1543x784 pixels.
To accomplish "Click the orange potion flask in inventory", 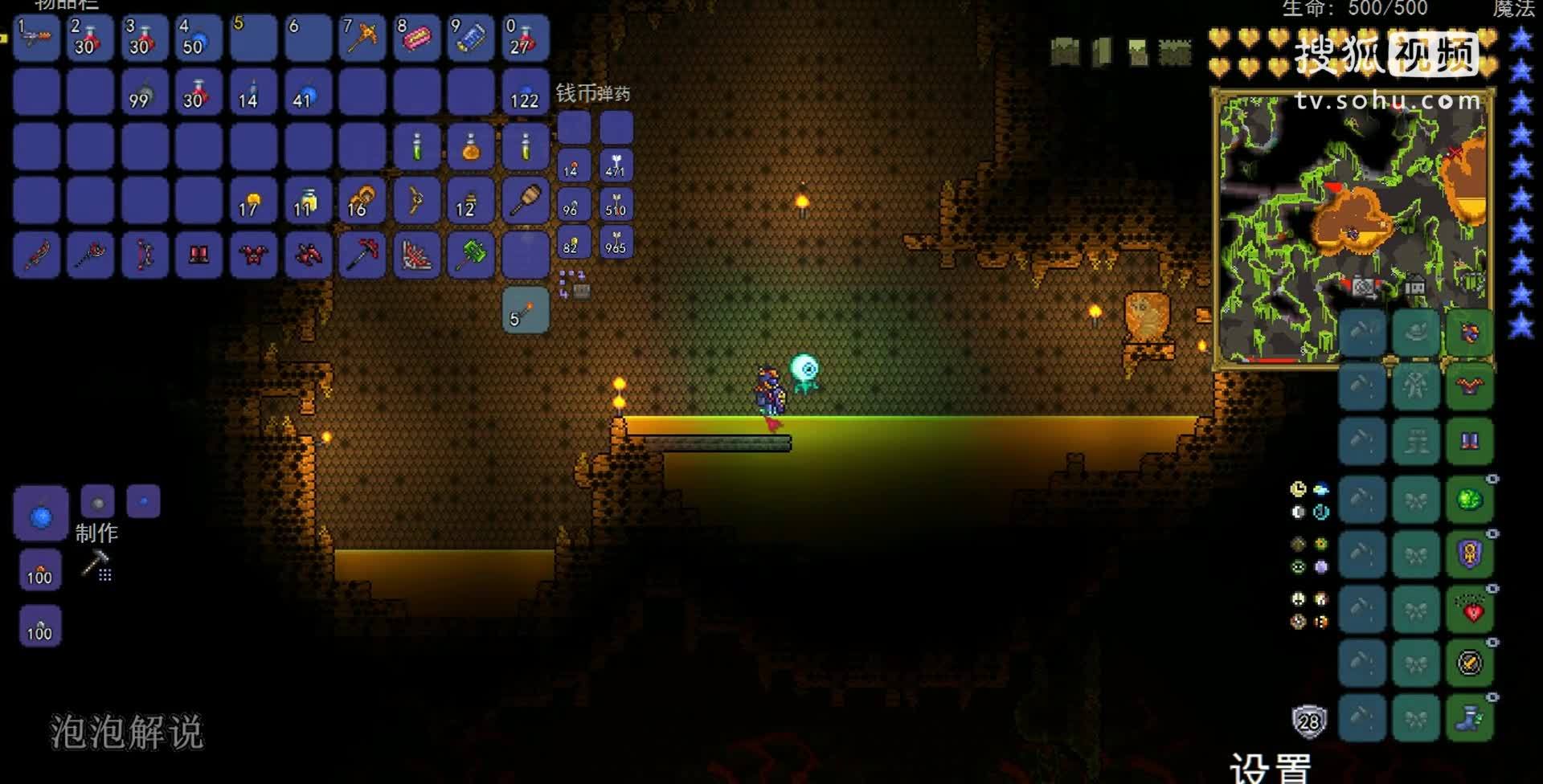I will tap(471, 147).
